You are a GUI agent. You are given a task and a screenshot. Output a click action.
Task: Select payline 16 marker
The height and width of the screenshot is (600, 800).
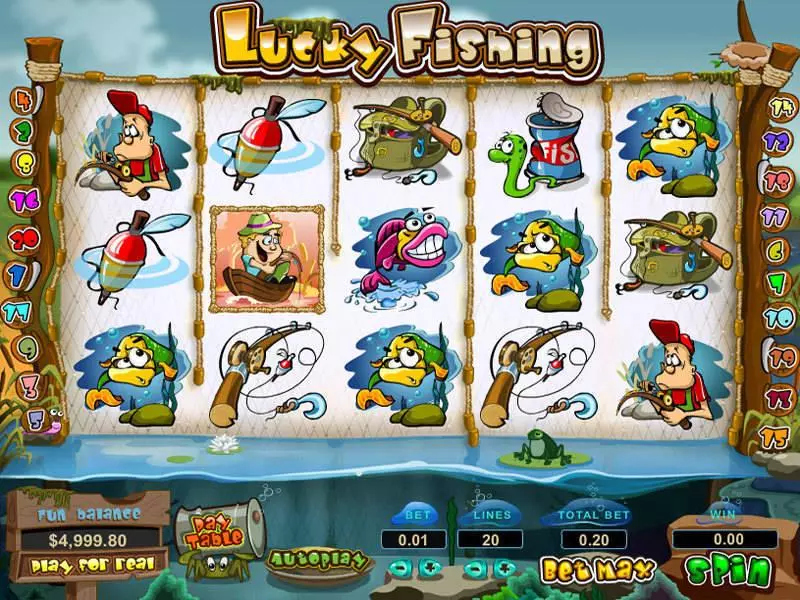(22, 199)
